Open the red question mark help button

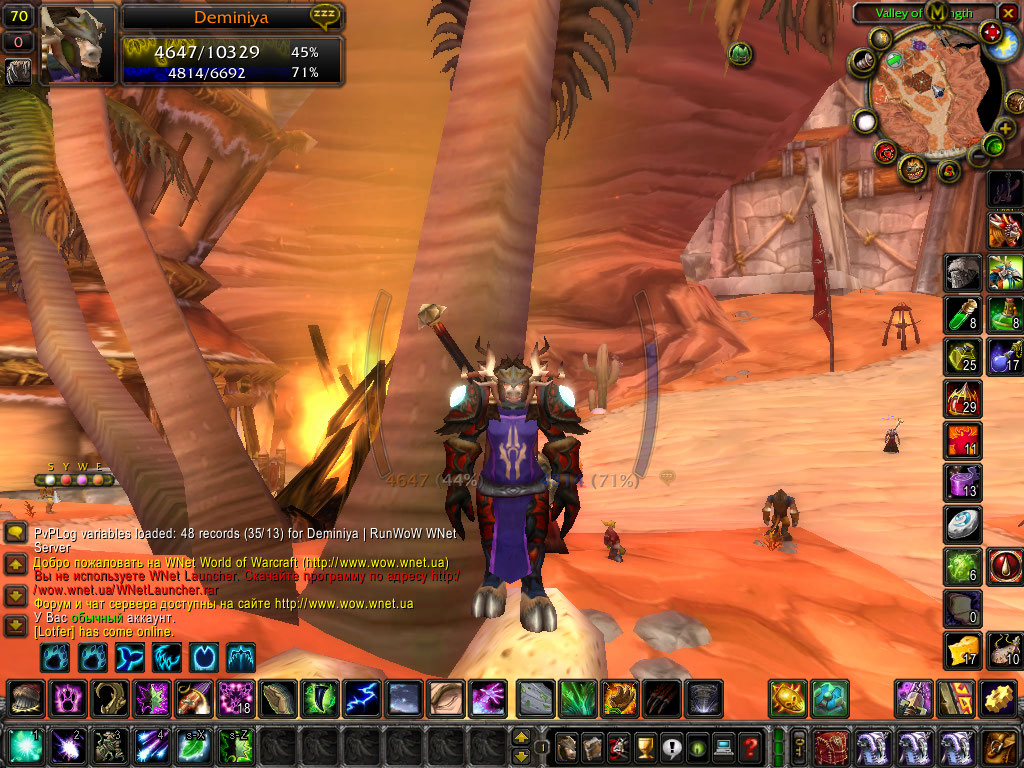749,746
